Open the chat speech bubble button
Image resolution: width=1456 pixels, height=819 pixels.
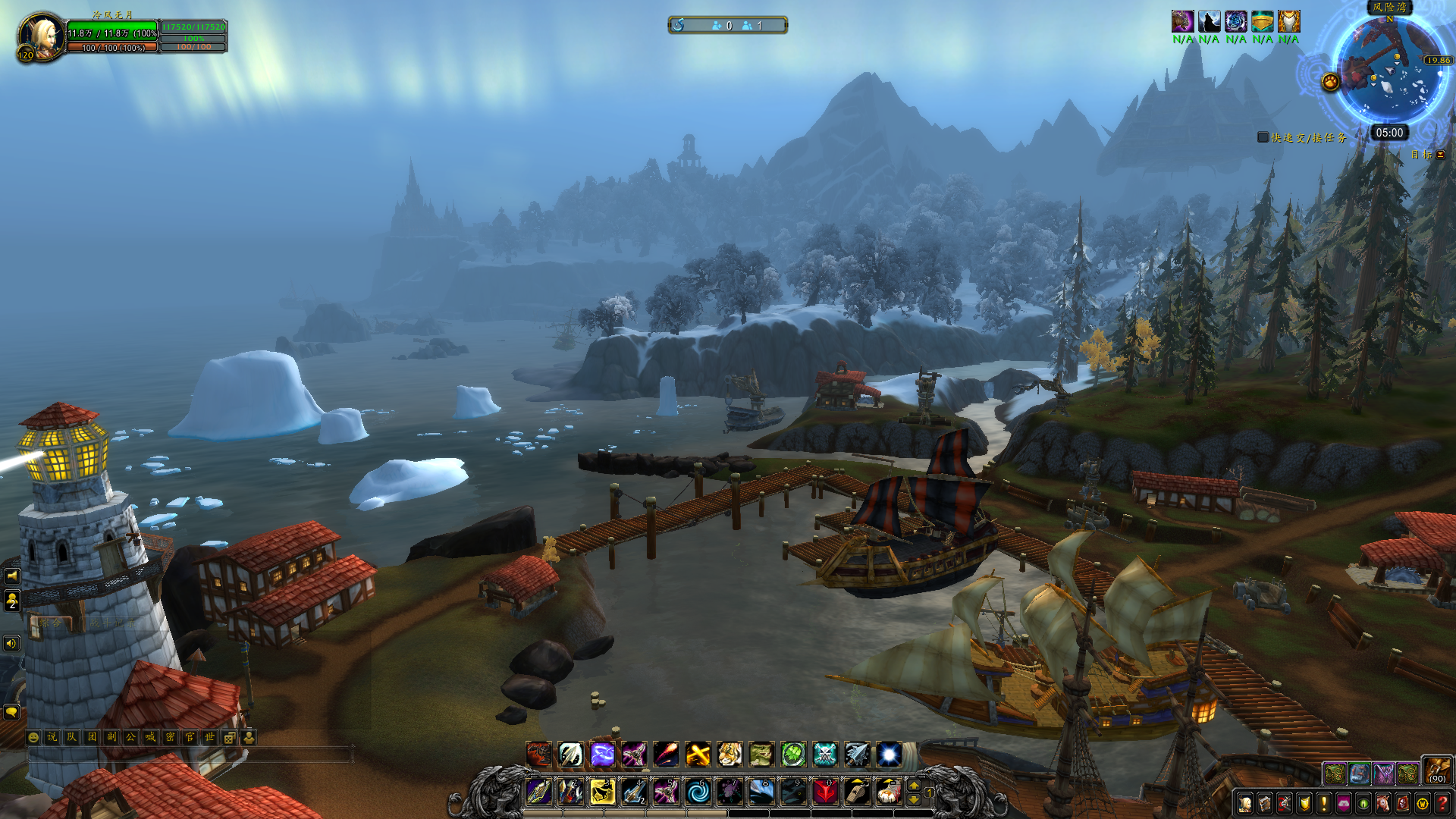click(11, 712)
